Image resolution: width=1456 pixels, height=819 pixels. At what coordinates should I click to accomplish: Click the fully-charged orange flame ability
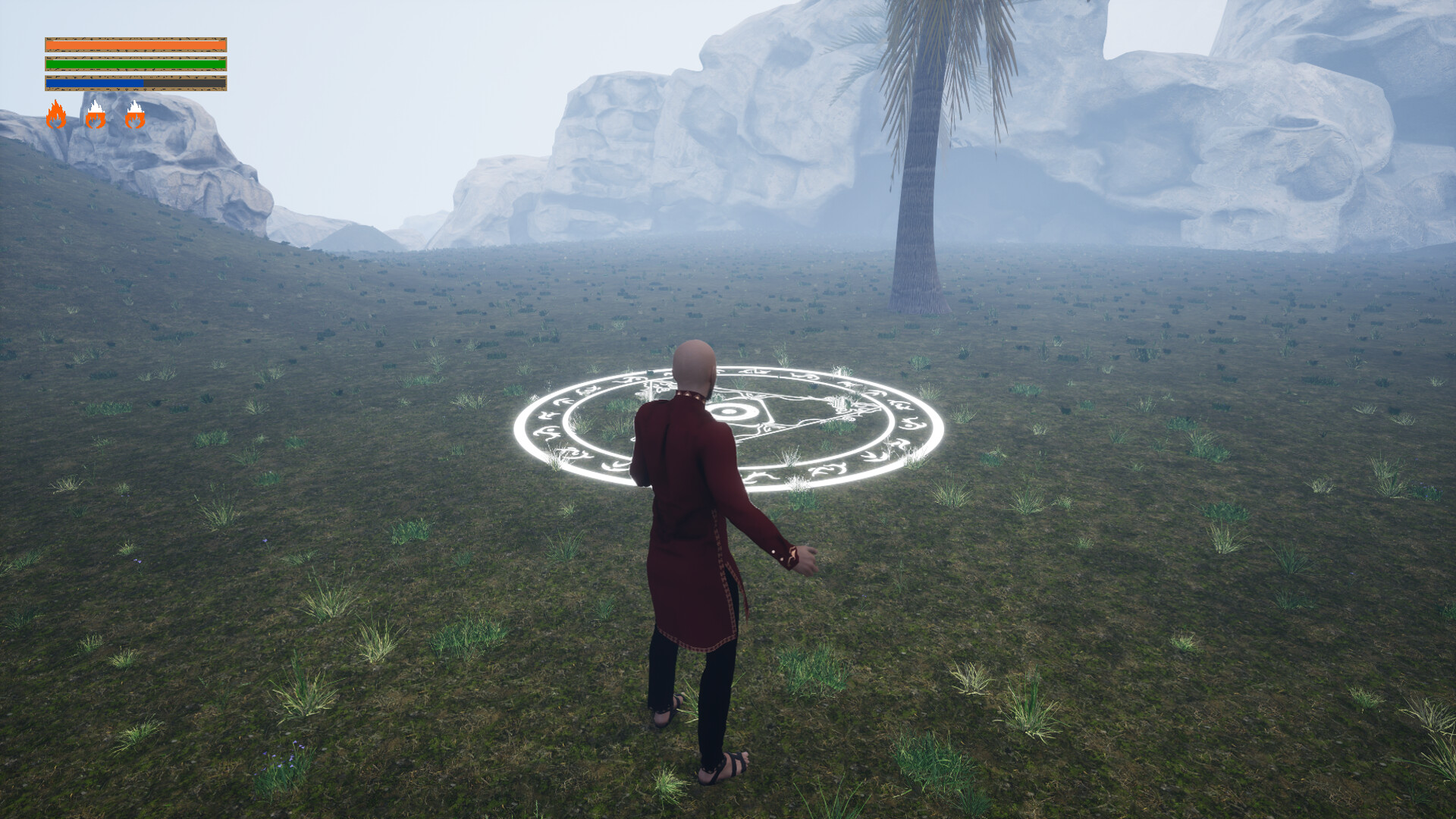tap(56, 115)
